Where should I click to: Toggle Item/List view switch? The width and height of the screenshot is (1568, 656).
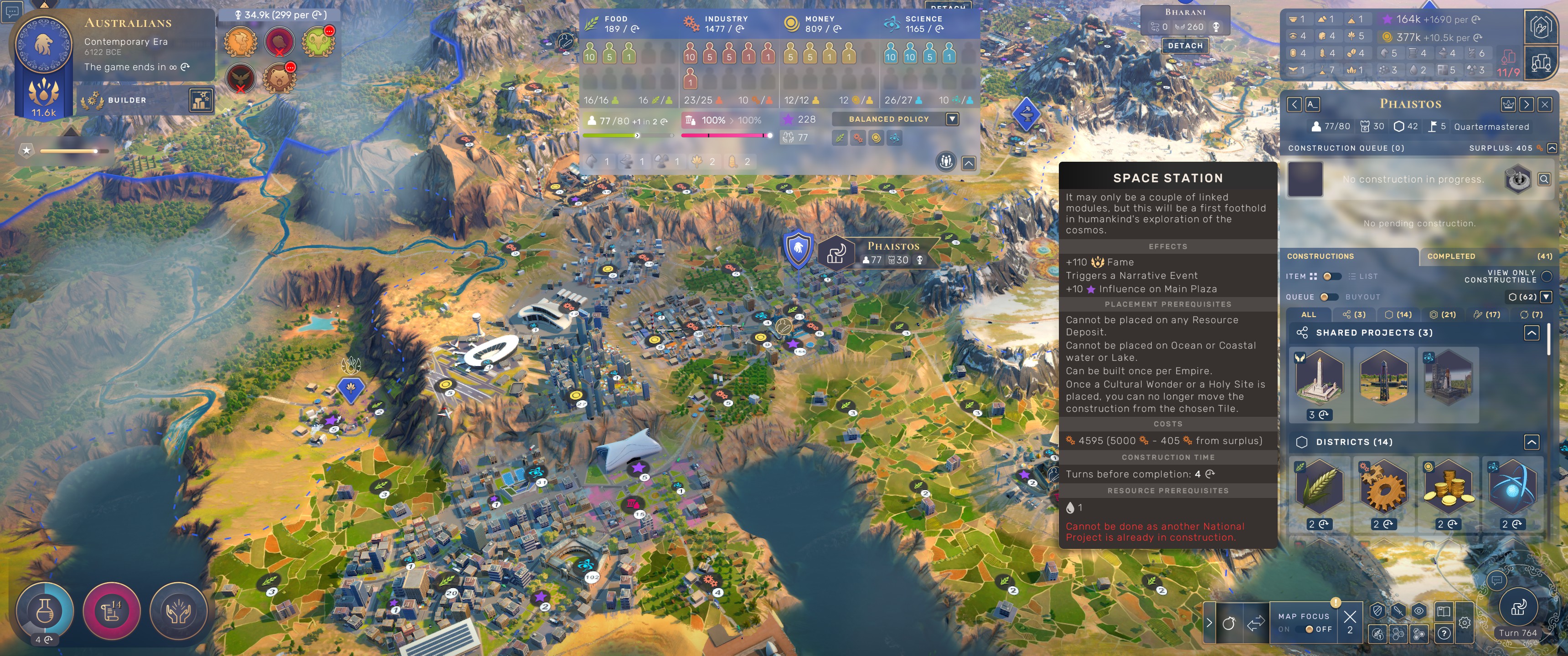1331,276
